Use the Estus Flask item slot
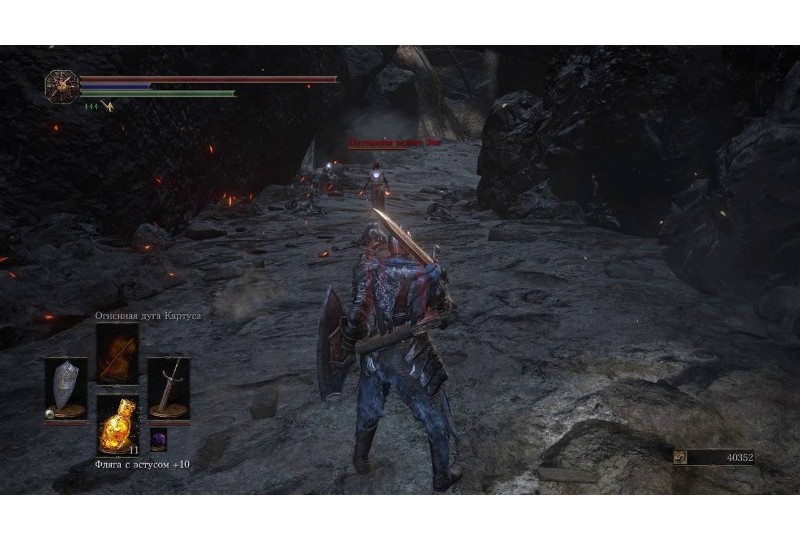Screen dimensions: 800x540 point(117,426)
